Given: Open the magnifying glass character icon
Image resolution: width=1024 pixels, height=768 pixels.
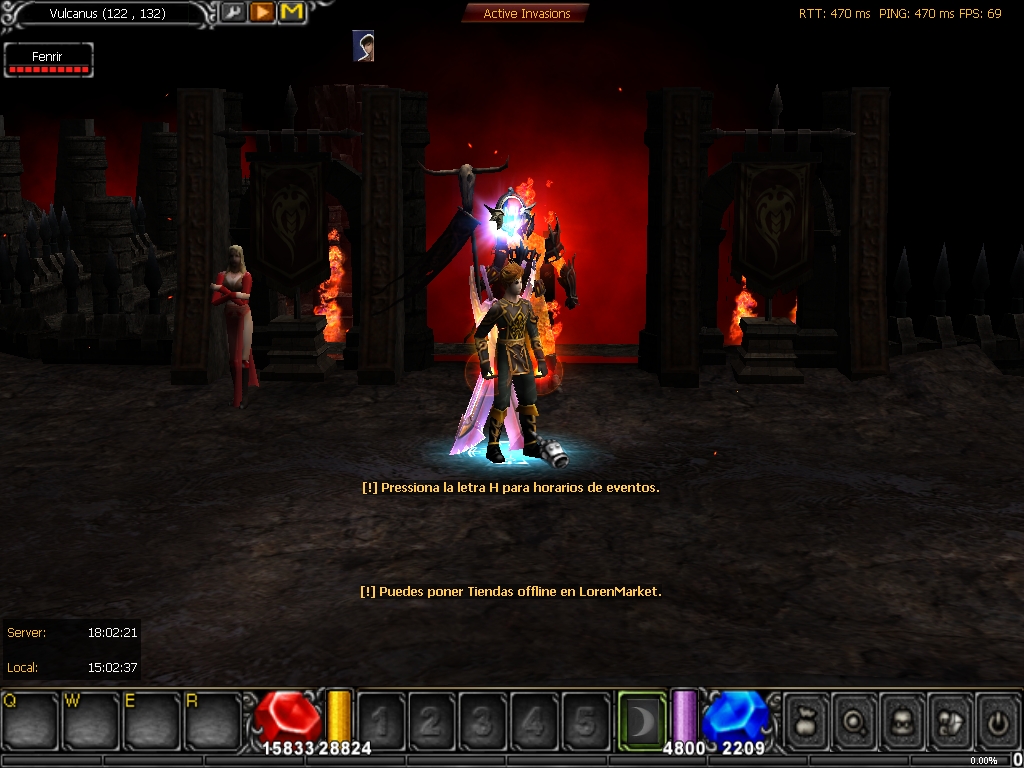Looking at the screenshot, I should pos(854,720).
